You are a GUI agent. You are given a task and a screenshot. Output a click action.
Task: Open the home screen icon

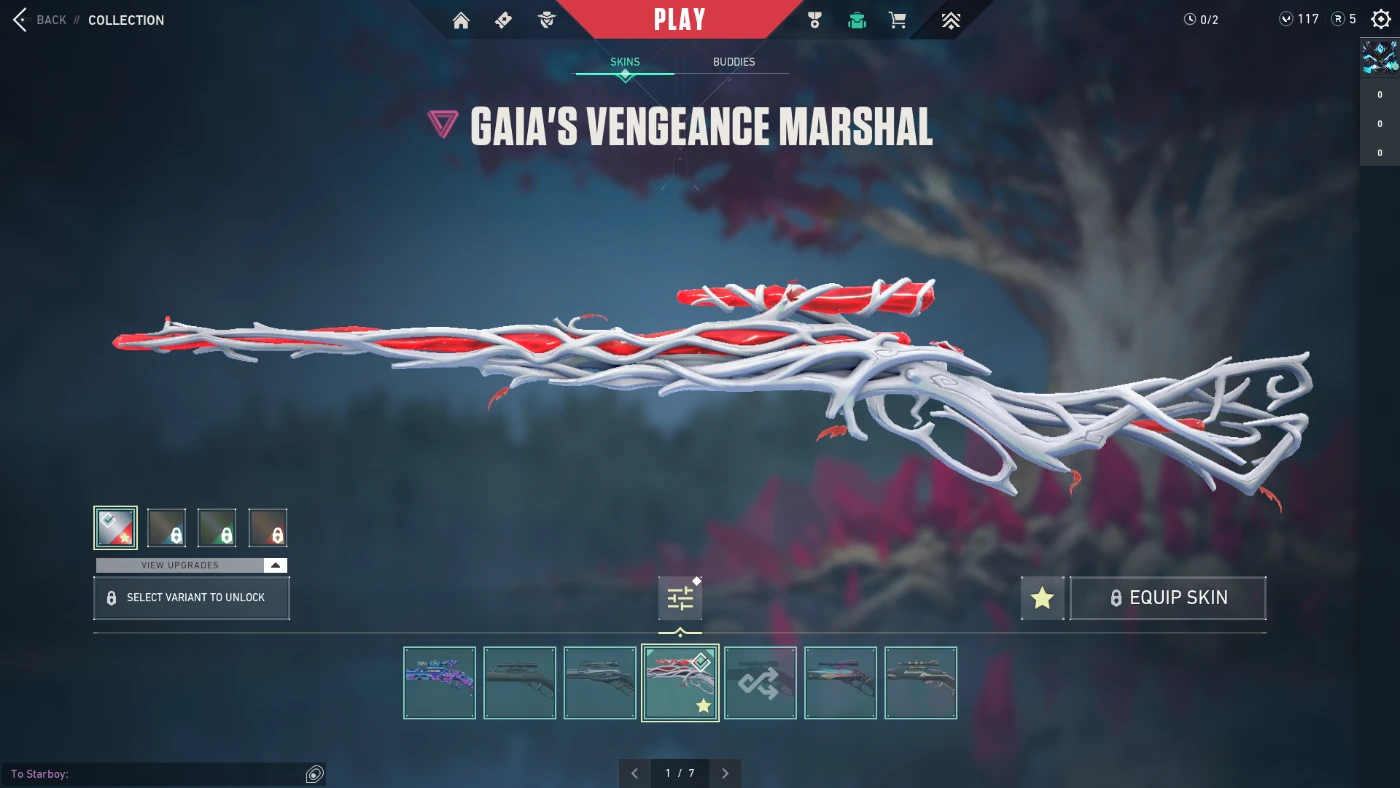click(x=461, y=20)
